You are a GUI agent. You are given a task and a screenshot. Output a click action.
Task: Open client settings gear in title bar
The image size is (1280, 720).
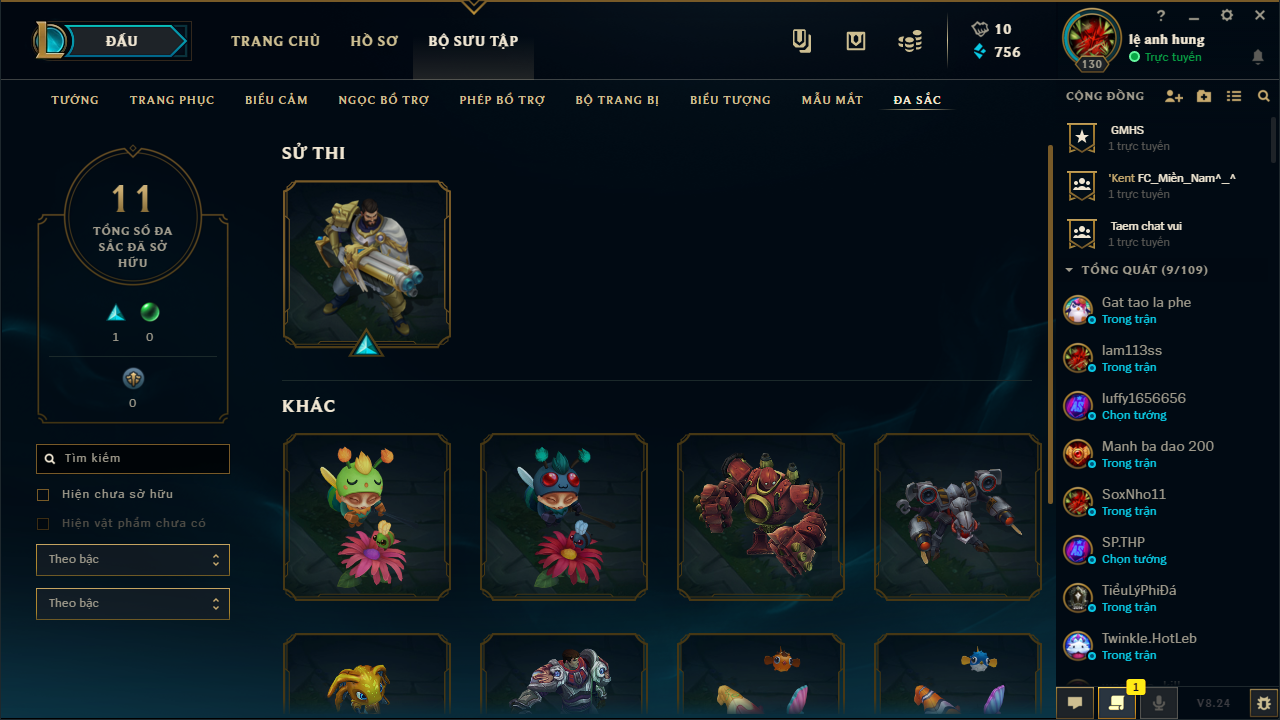(x=1227, y=16)
